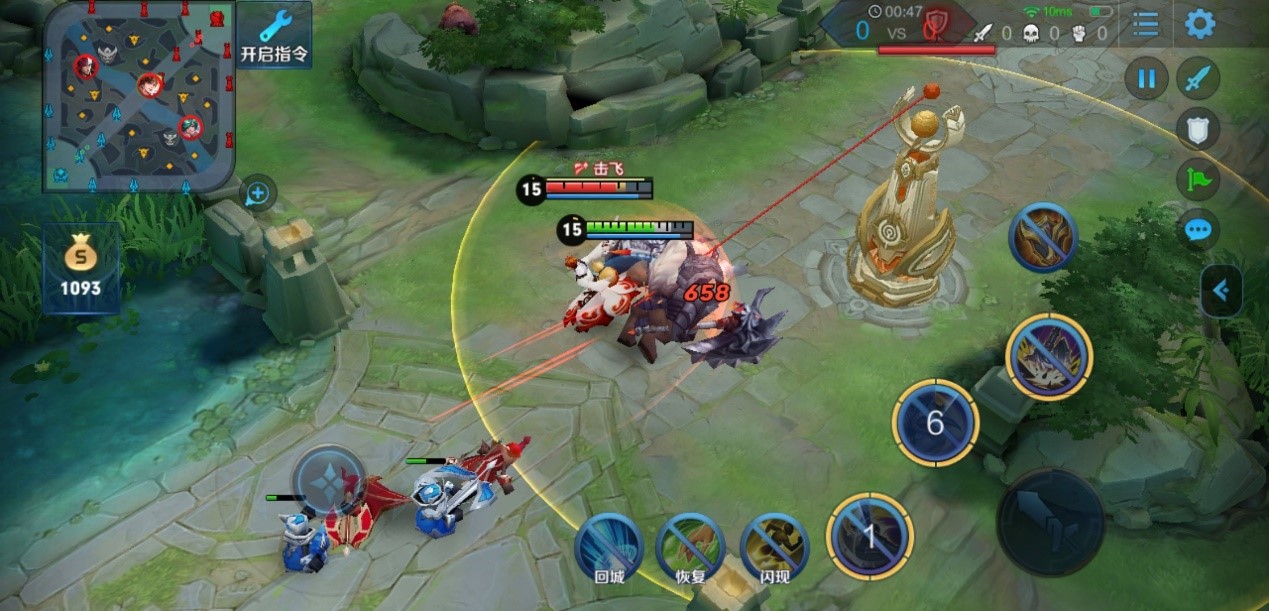The height and width of the screenshot is (611, 1269).
Task: Activate the gold-ringed ultimate skill icon
Action: (x=1048, y=357)
